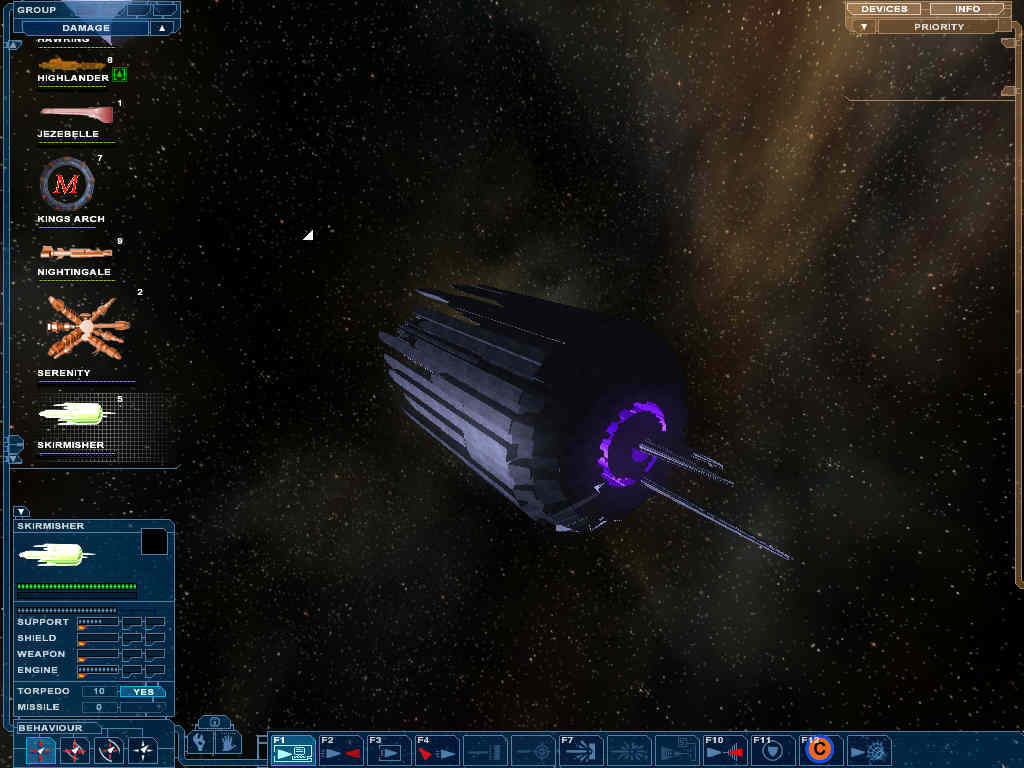Image resolution: width=1024 pixels, height=768 pixels.
Task: Collapse the Skirmisher detail panel arrow
Action: pyautogui.click(x=21, y=511)
